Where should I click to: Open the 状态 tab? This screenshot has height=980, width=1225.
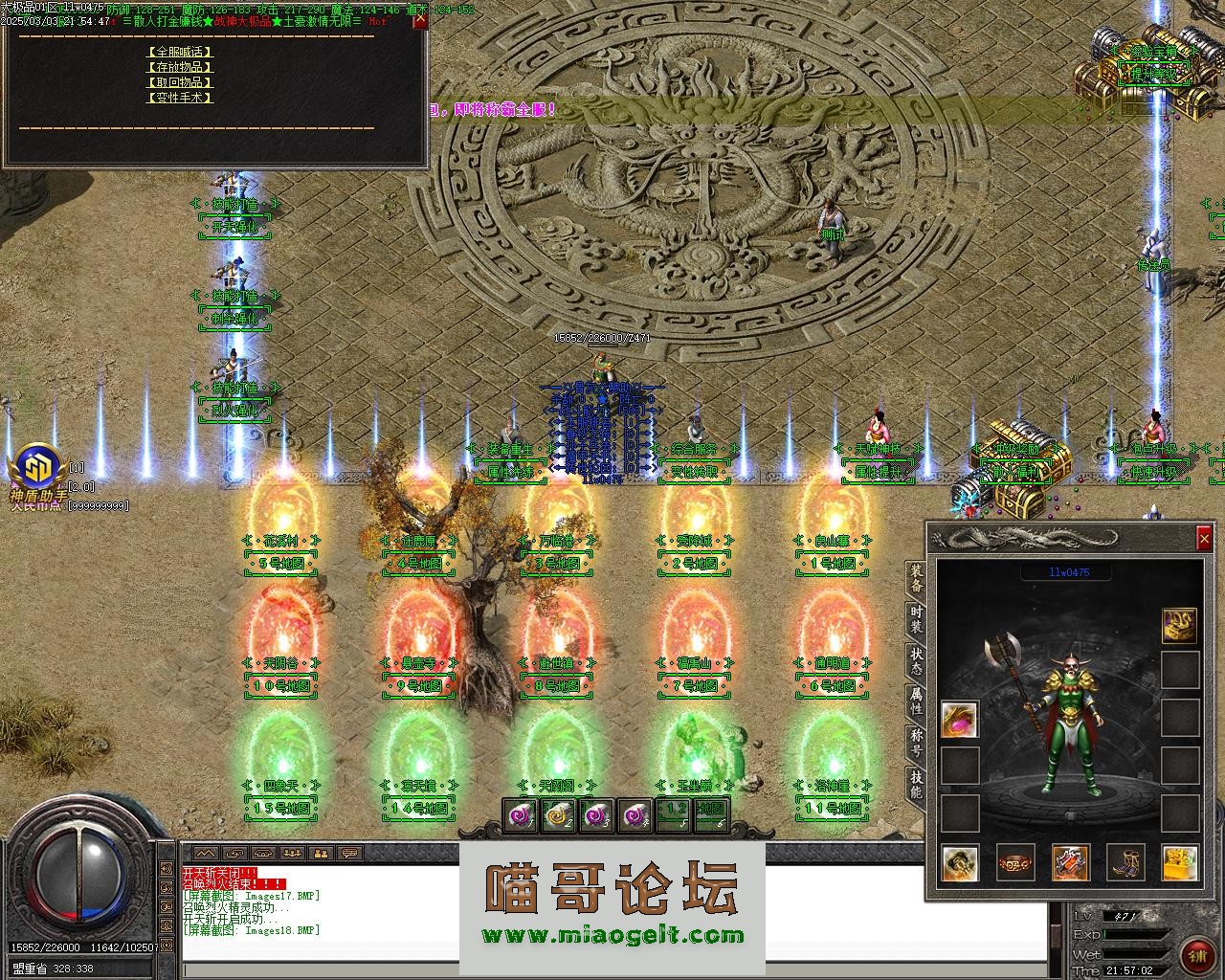coord(917,661)
